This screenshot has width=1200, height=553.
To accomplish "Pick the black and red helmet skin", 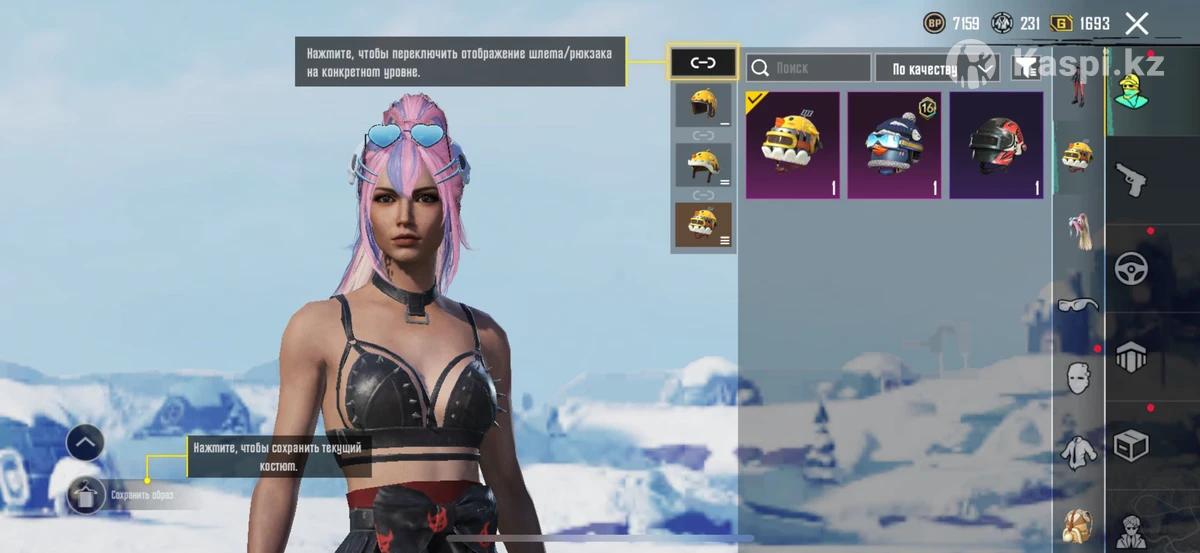I will [996, 145].
